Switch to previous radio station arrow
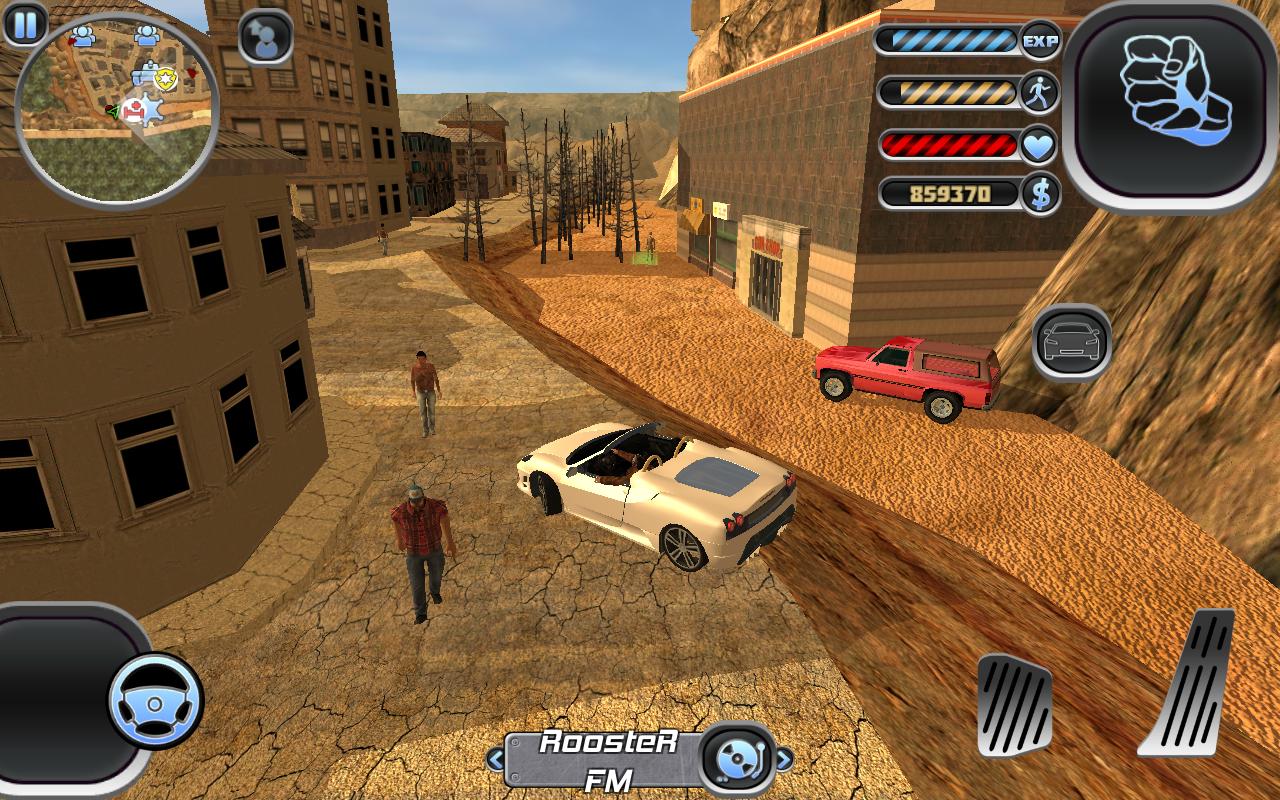1280x800 pixels. click(496, 760)
